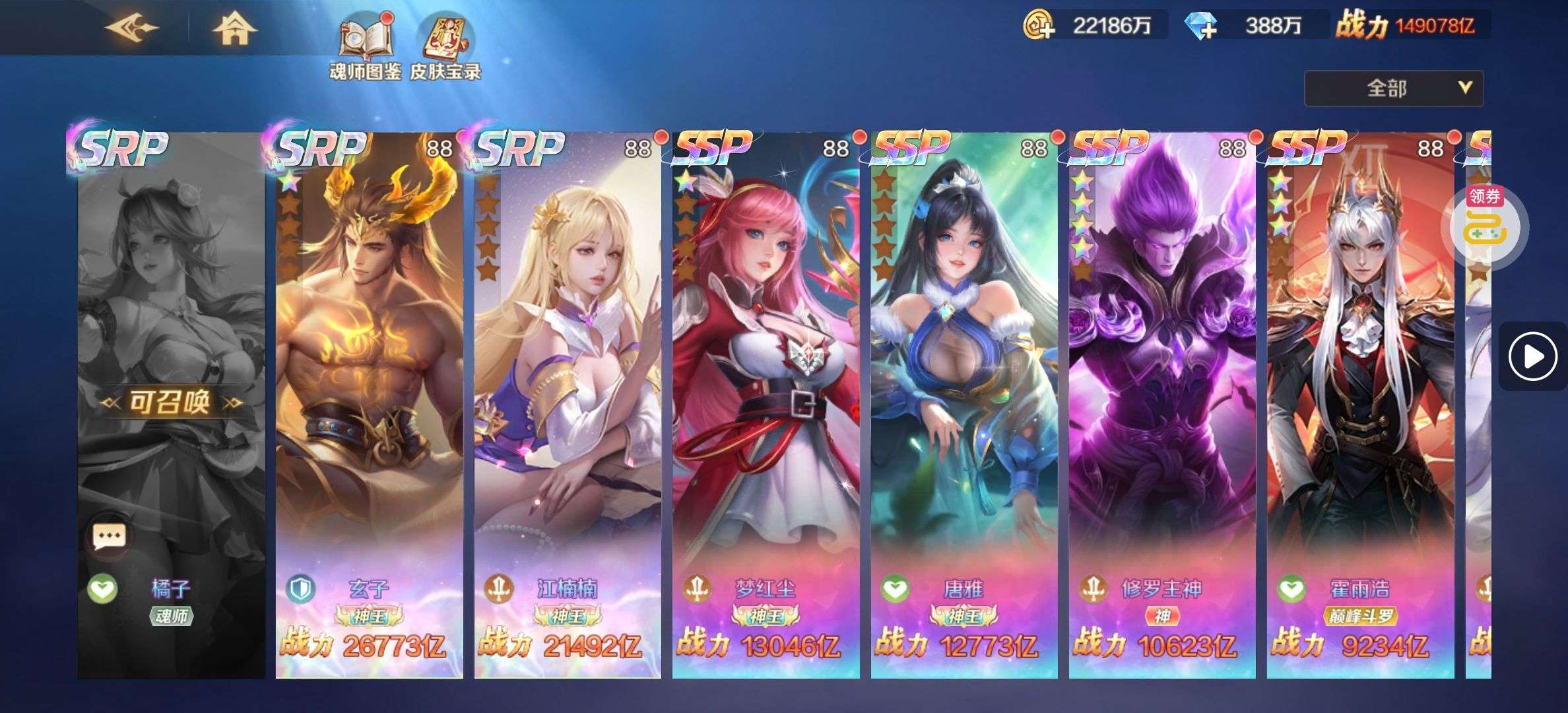Screen dimensions: 1568x713
Task: Add more diamonds
Action: pyautogui.click(x=1200, y=26)
